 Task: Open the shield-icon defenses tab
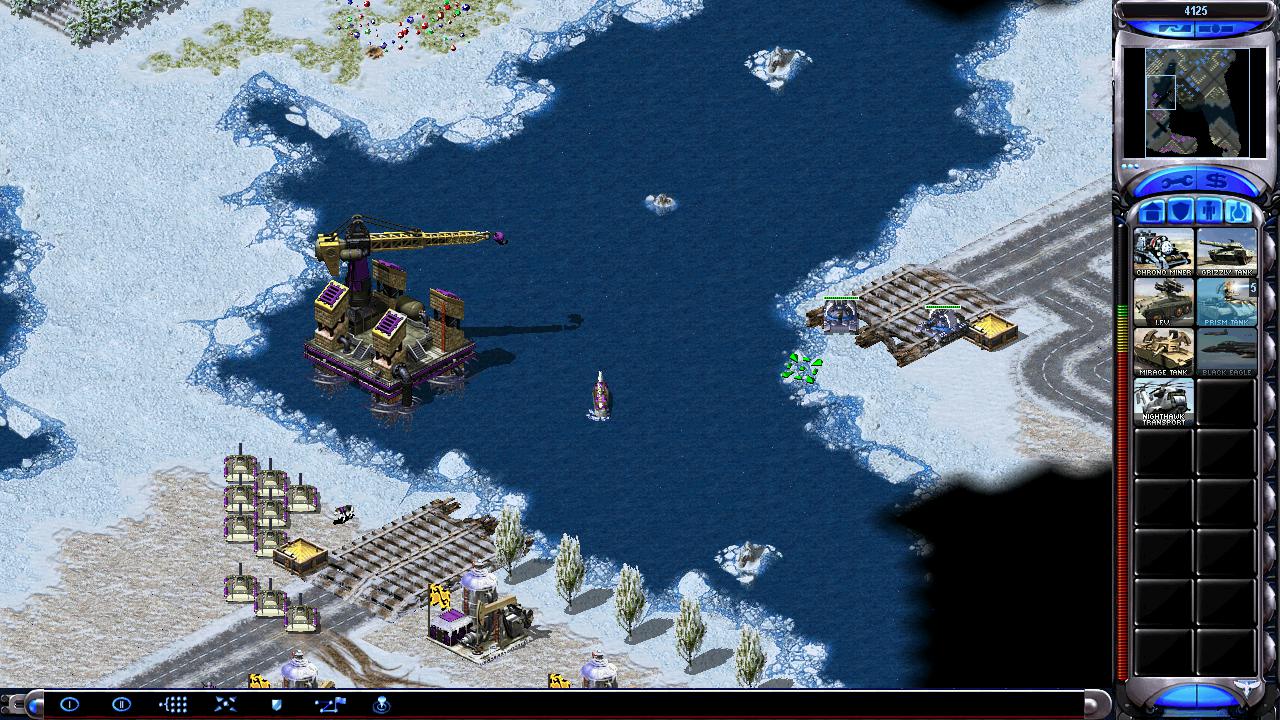[x=1181, y=211]
